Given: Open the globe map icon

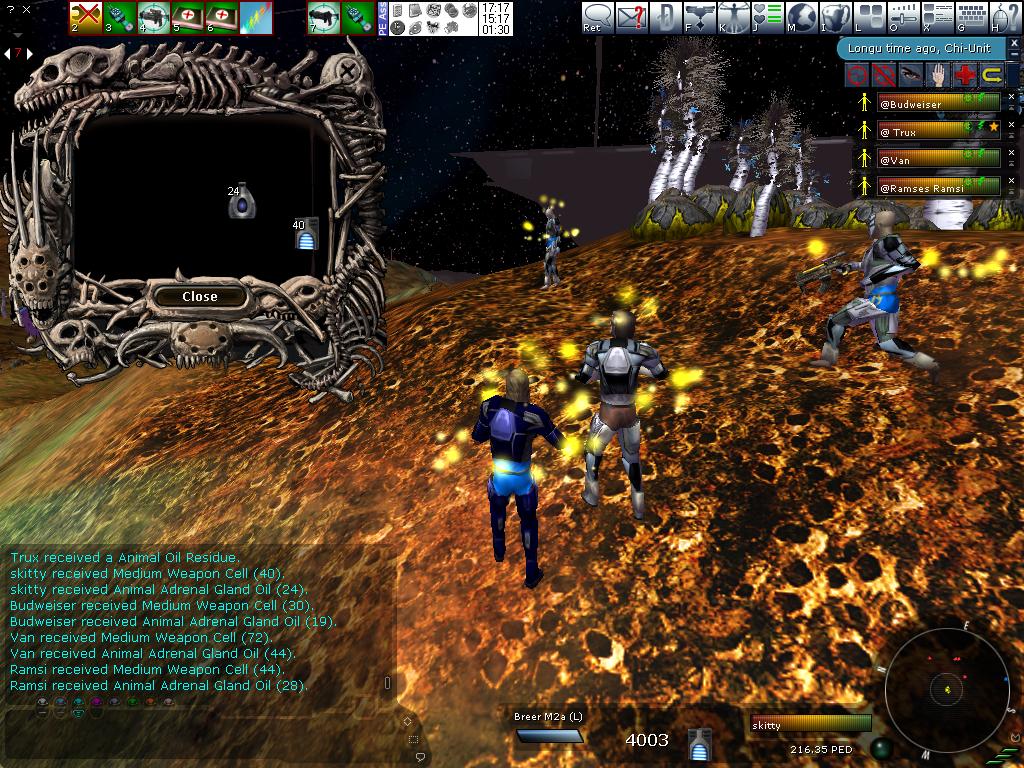Looking at the screenshot, I should point(802,17).
